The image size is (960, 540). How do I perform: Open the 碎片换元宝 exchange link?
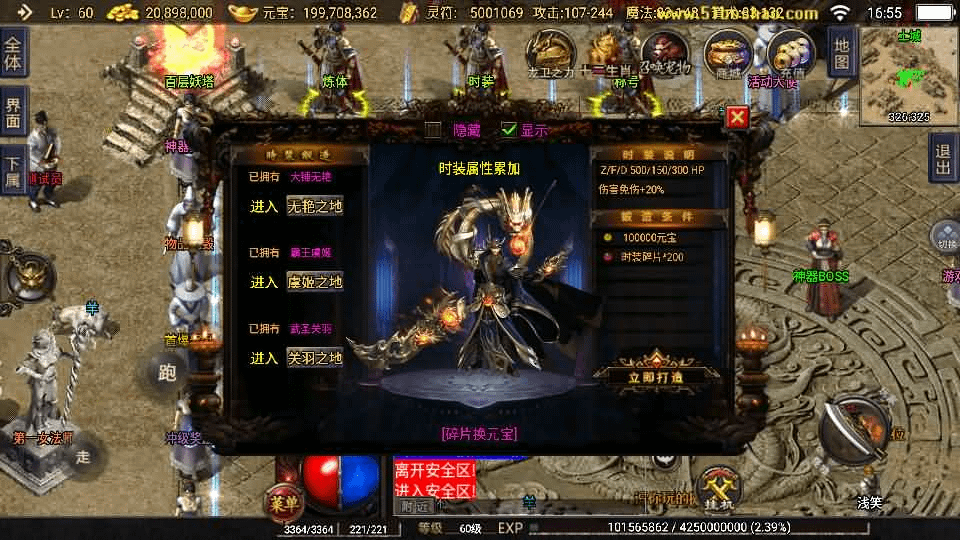[479, 433]
